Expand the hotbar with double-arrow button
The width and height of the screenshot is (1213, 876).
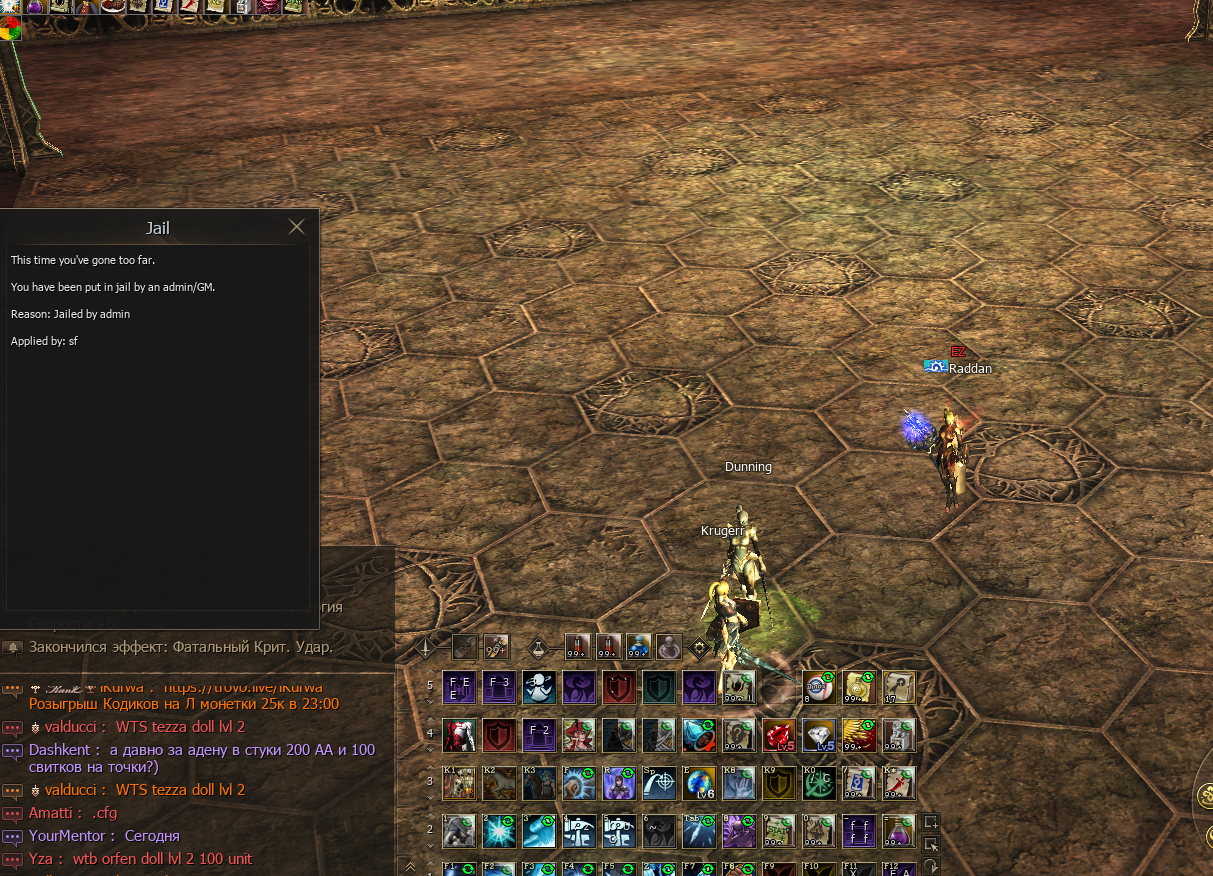point(410,866)
